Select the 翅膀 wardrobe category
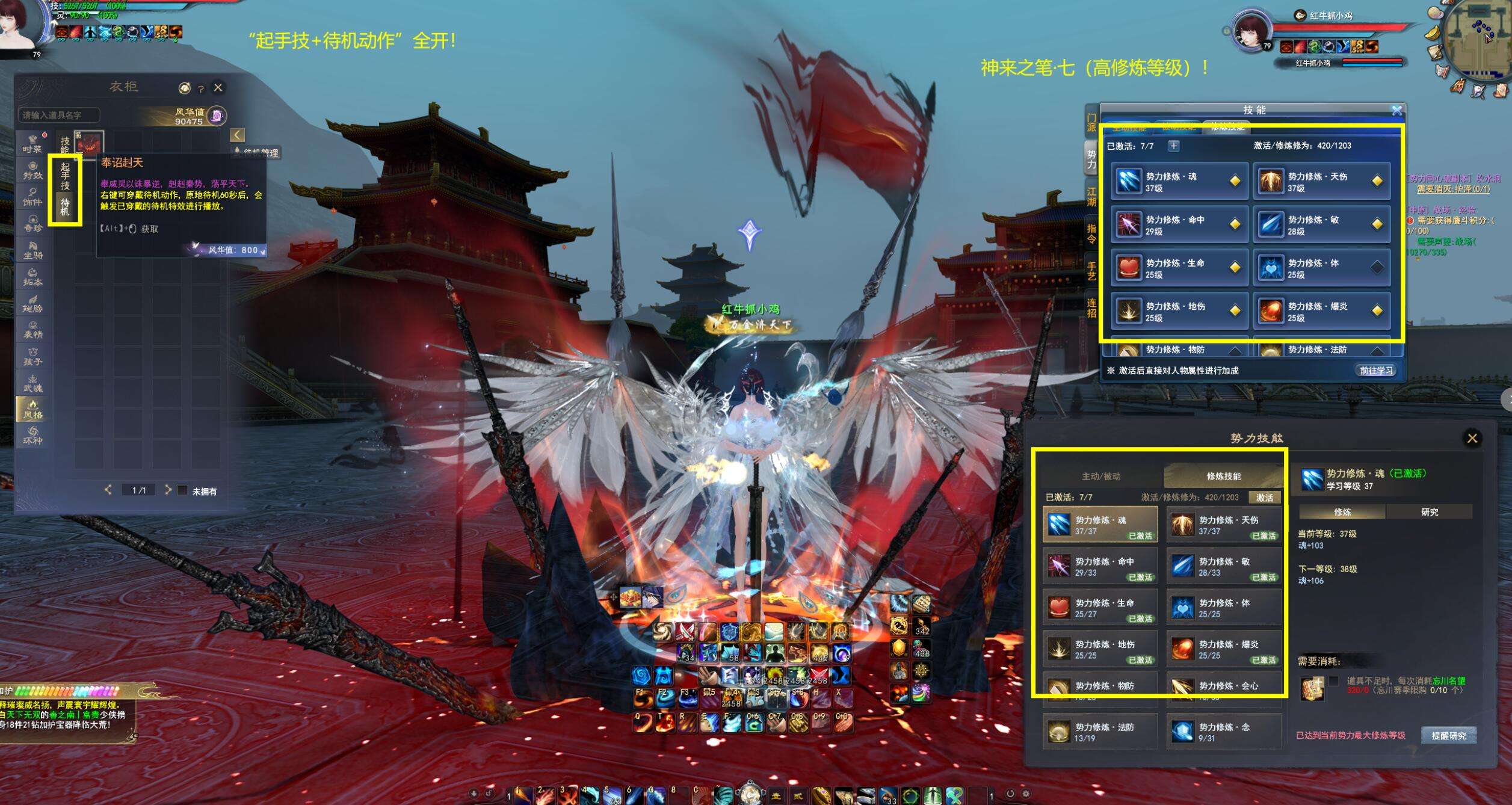The height and width of the screenshot is (805, 1512). [x=32, y=303]
